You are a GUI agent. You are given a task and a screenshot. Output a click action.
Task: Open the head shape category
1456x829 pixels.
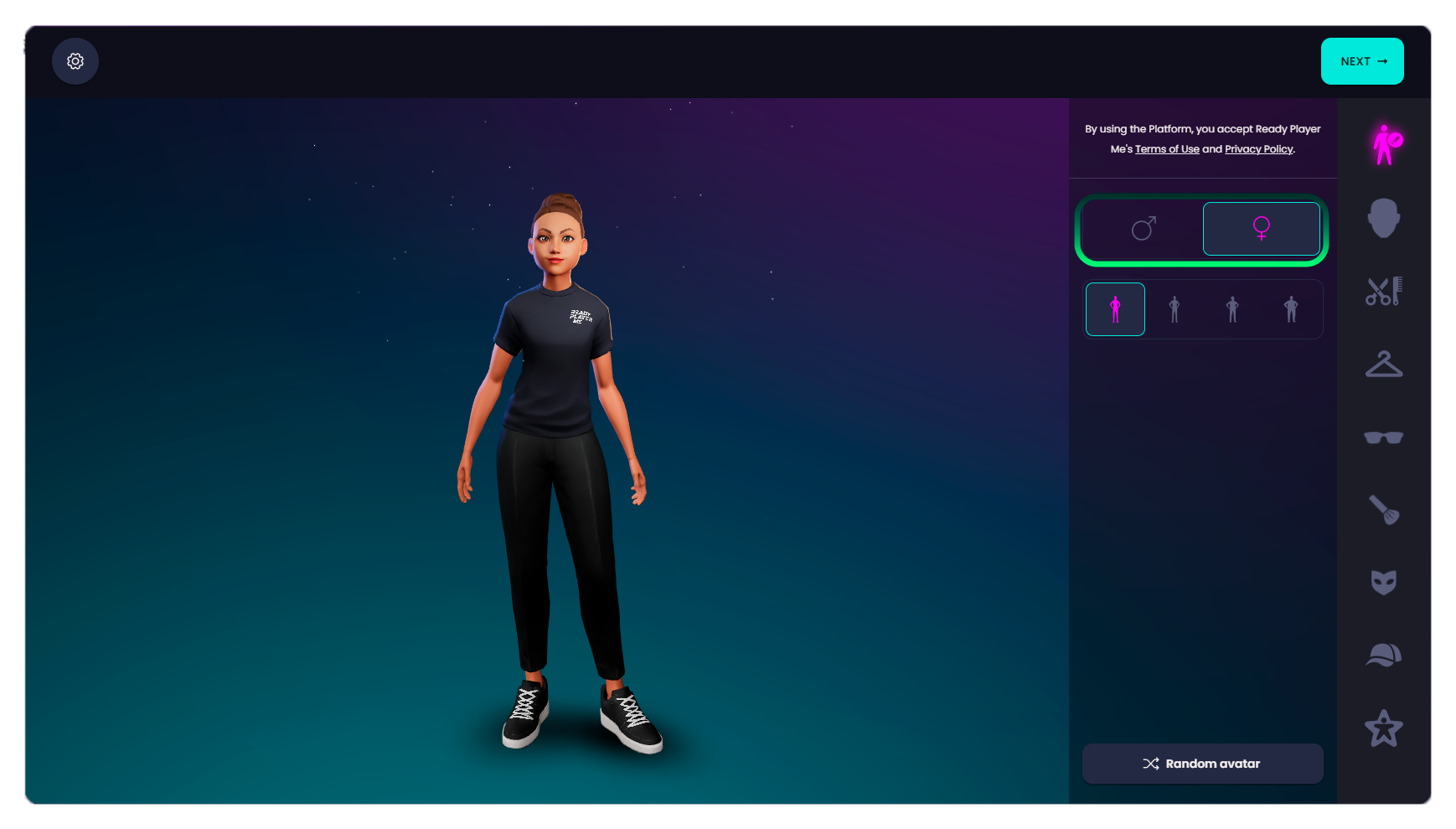(1384, 218)
